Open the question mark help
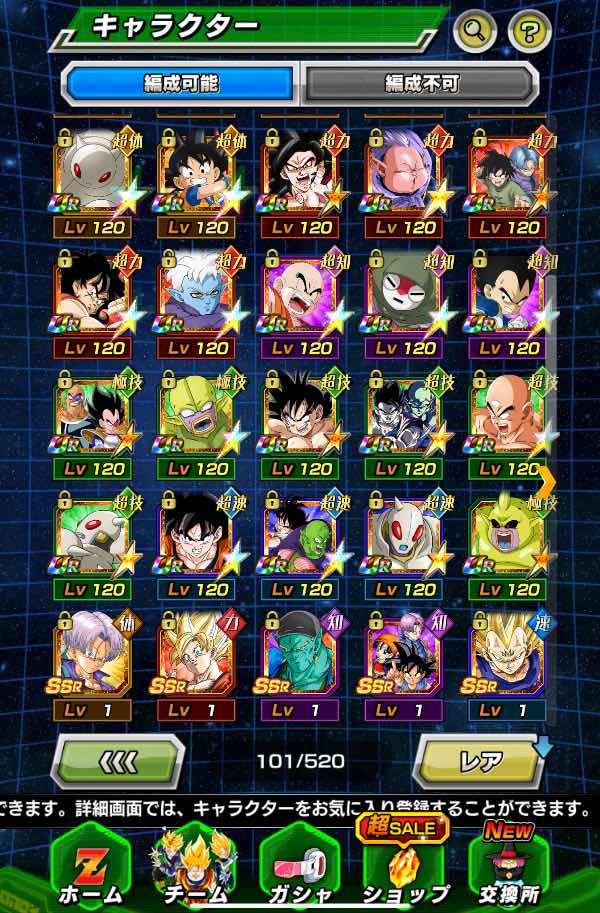The height and width of the screenshot is (913, 600). pyautogui.click(x=530, y=32)
